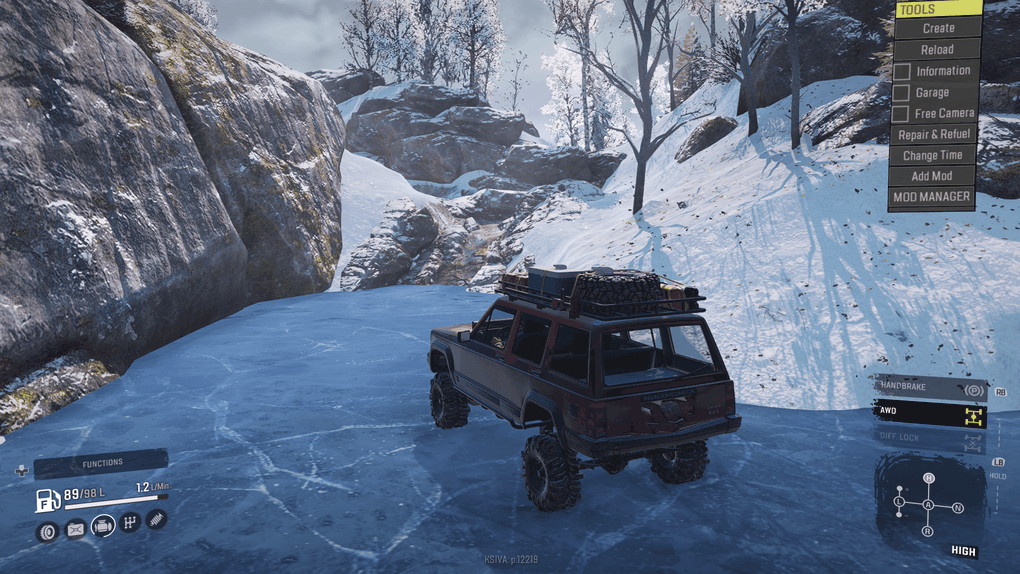The image size is (1020, 574).
Task: Choose the Change Time option
Action: click(932, 155)
